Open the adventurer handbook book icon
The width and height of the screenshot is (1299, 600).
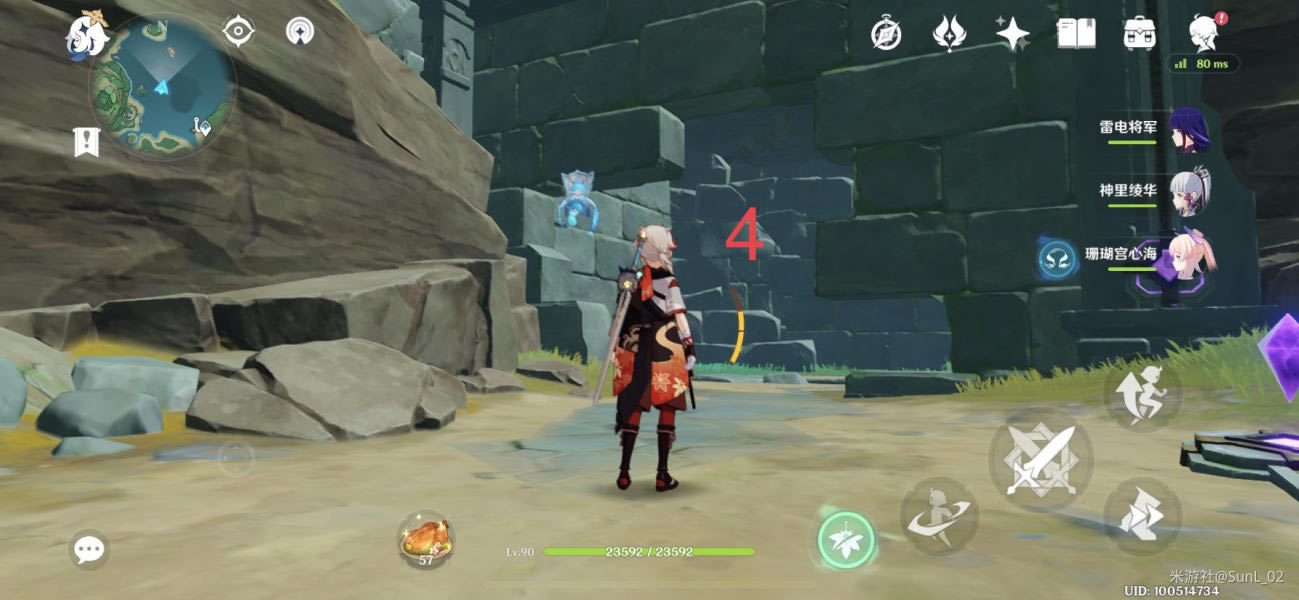(1075, 34)
